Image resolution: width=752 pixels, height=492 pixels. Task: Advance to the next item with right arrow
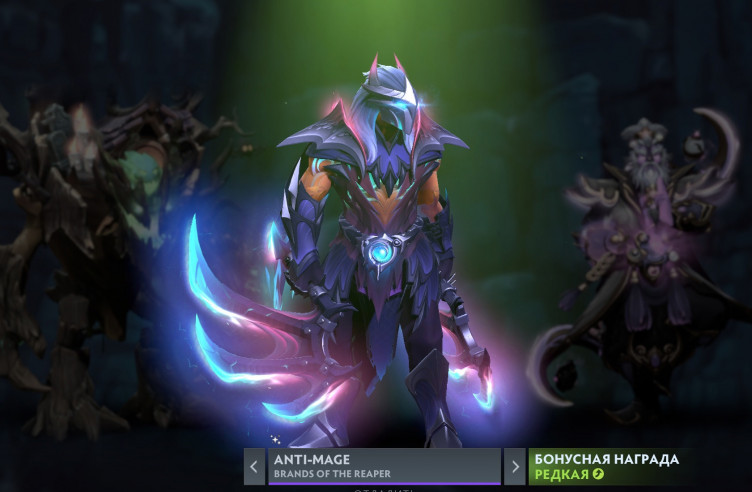point(514,466)
